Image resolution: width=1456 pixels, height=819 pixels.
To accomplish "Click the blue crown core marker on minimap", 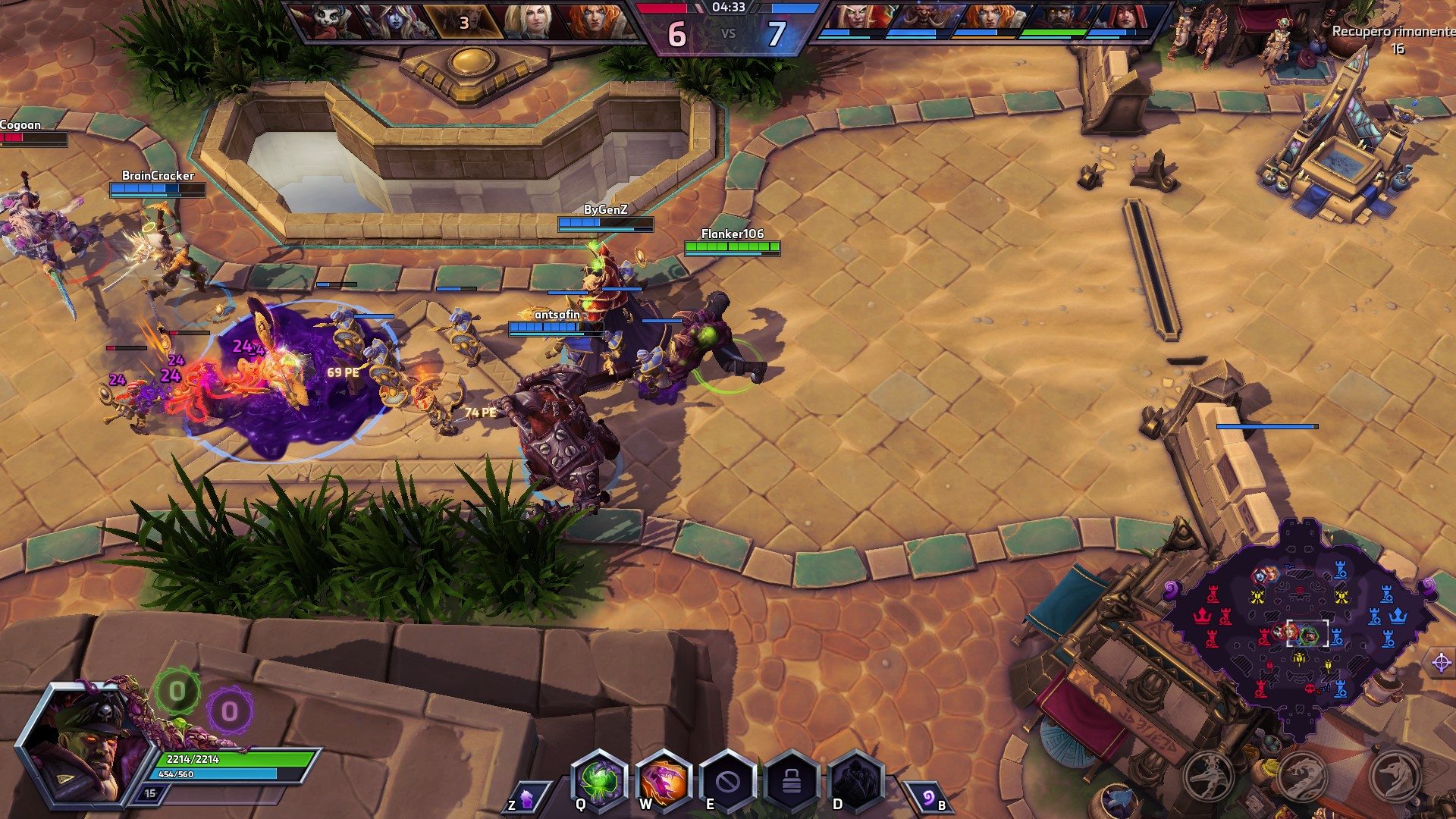I will pos(1397,616).
